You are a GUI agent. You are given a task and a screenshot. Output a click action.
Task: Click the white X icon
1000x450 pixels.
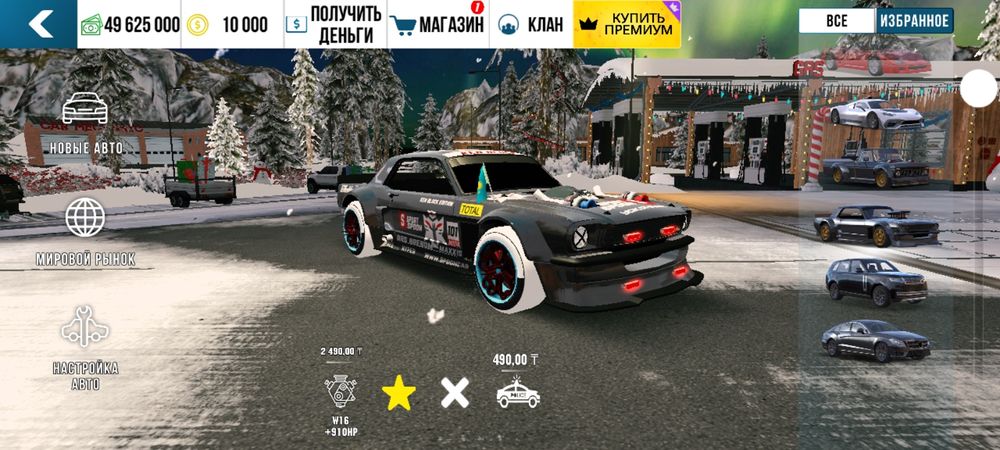click(455, 394)
